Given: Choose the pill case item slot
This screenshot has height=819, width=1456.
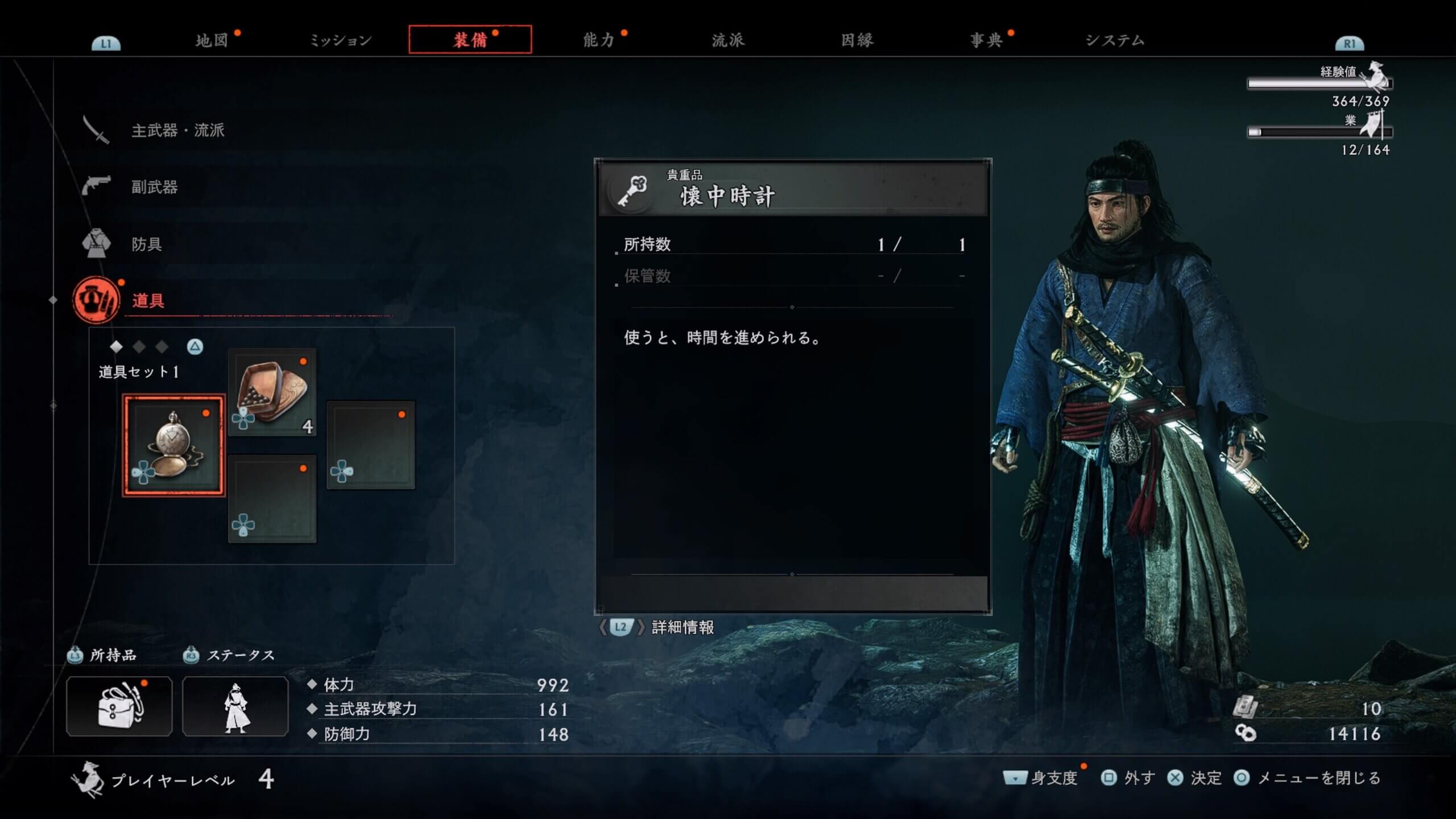Looking at the screenshot, I should tap(272, 392).
